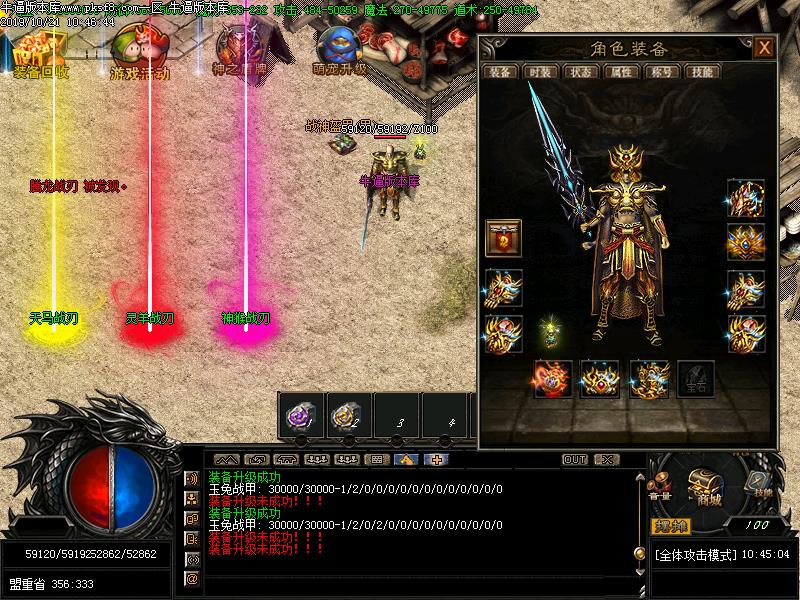The height and width of the screenshot is (600, 800).
Task: Select the 装备 equipment tab
Action: pos(499,72)
